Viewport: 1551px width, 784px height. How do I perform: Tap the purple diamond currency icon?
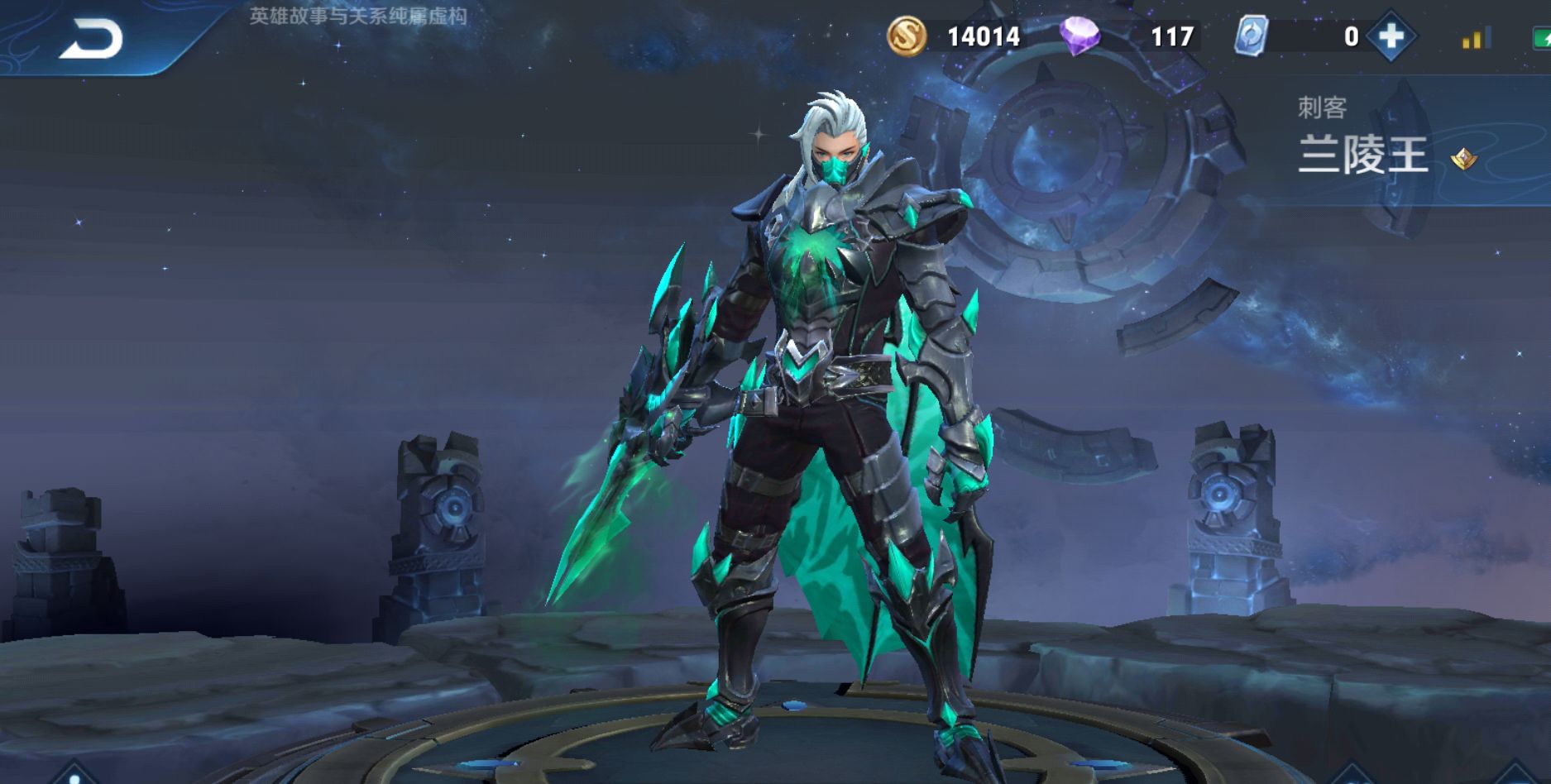click(x=1079, y=36)
